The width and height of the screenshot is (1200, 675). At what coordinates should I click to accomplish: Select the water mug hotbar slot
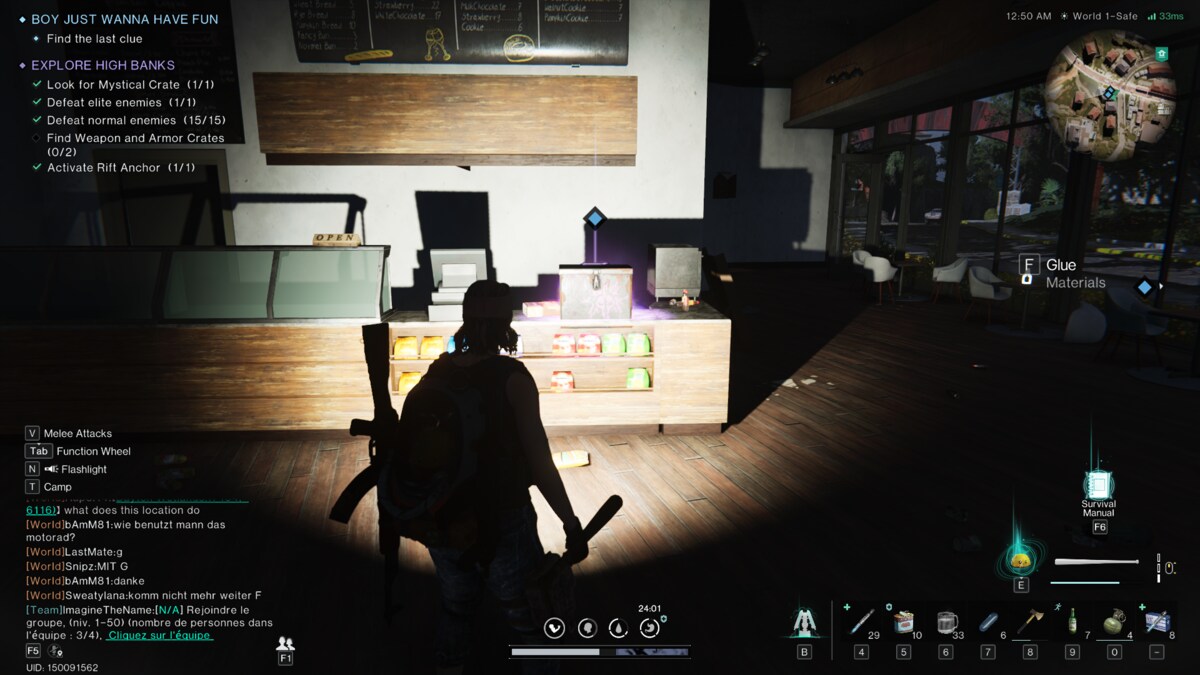[x=945, y=622]
